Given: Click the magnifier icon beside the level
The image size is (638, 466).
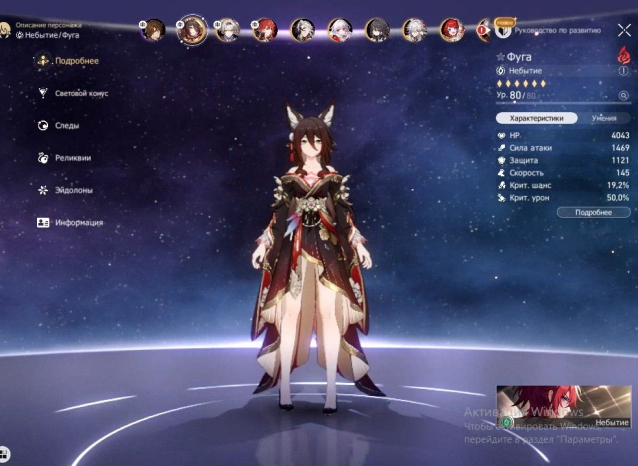Looking at the screenshot, I should pyautogui.click(x=623, y=95).
